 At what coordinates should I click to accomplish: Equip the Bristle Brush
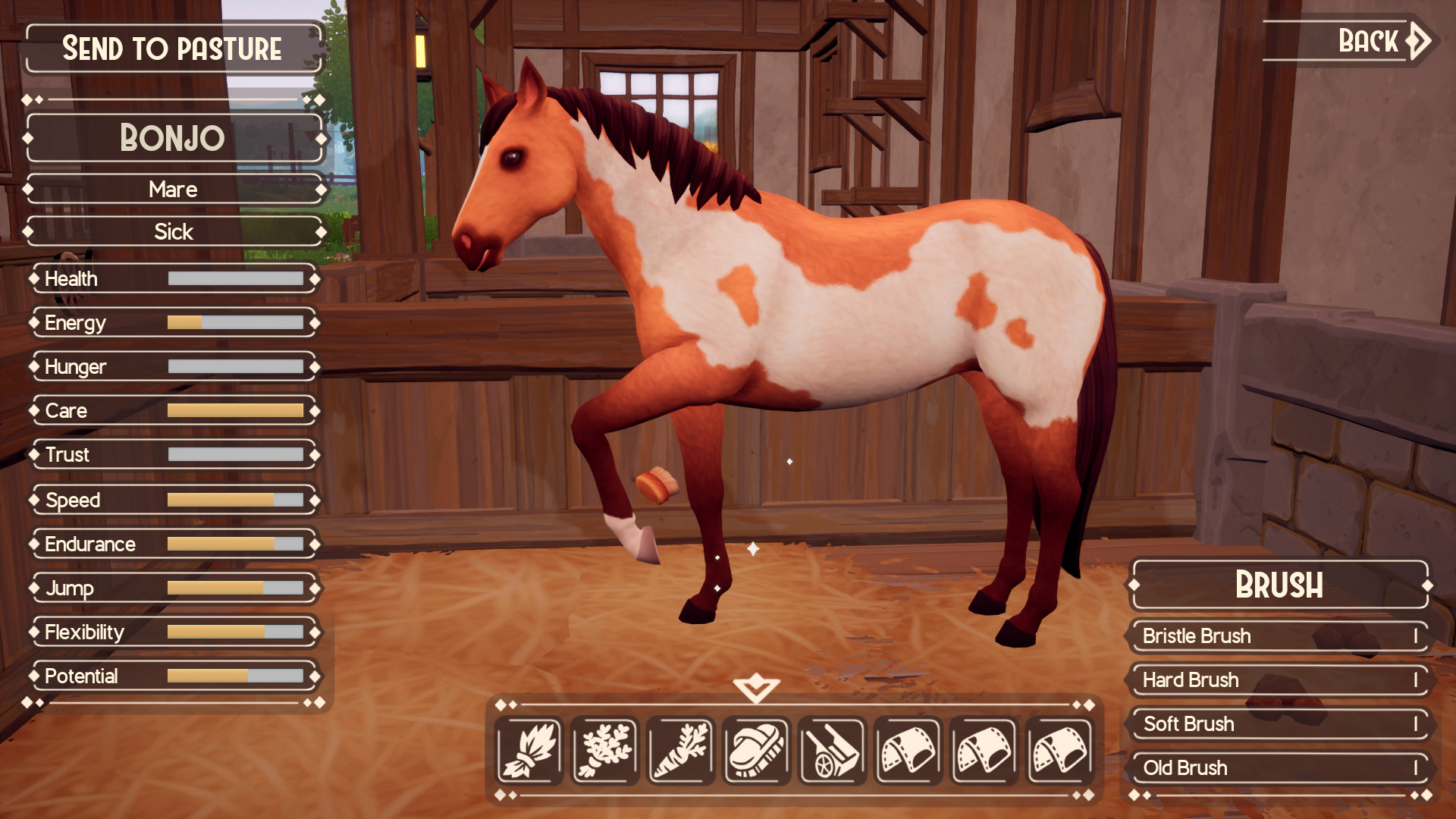click(1278, 637)
